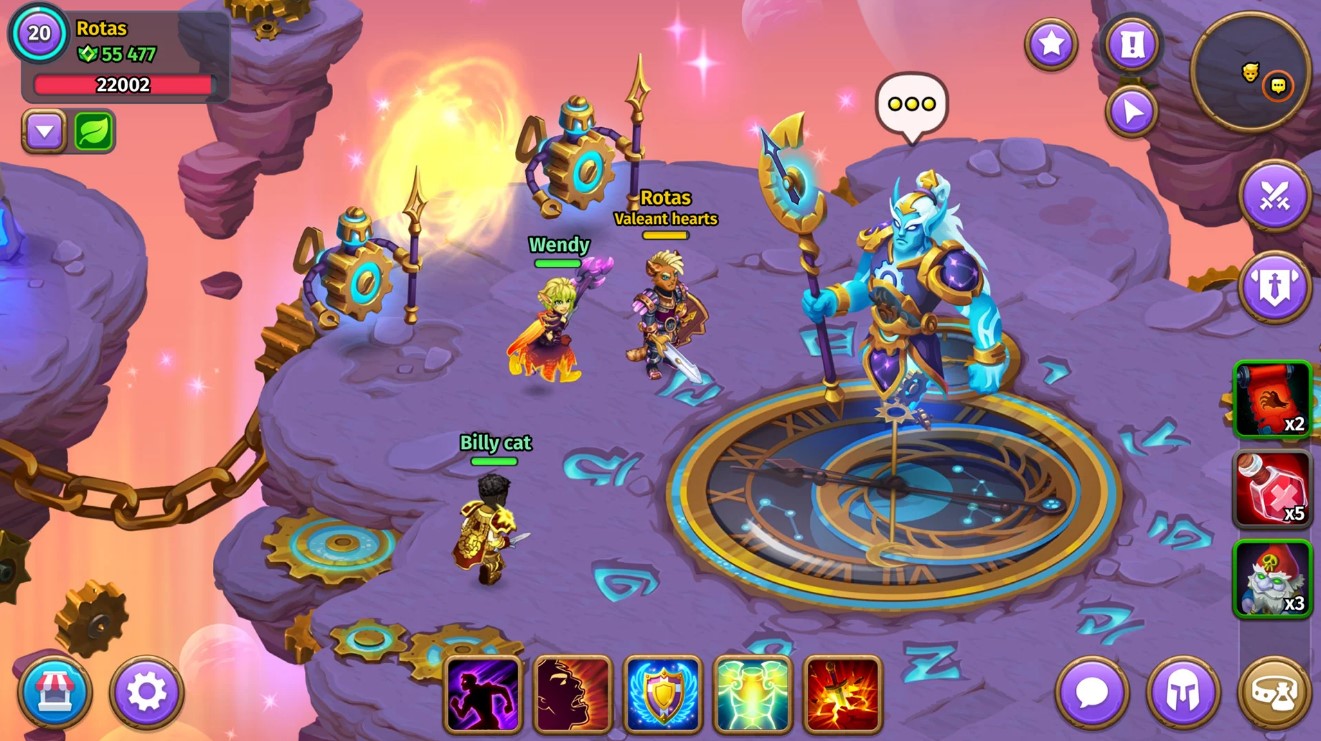Trigger the flaming sword smash ability
The width and height of the screenshot is (1321, 741).
(x=843, y=692)
